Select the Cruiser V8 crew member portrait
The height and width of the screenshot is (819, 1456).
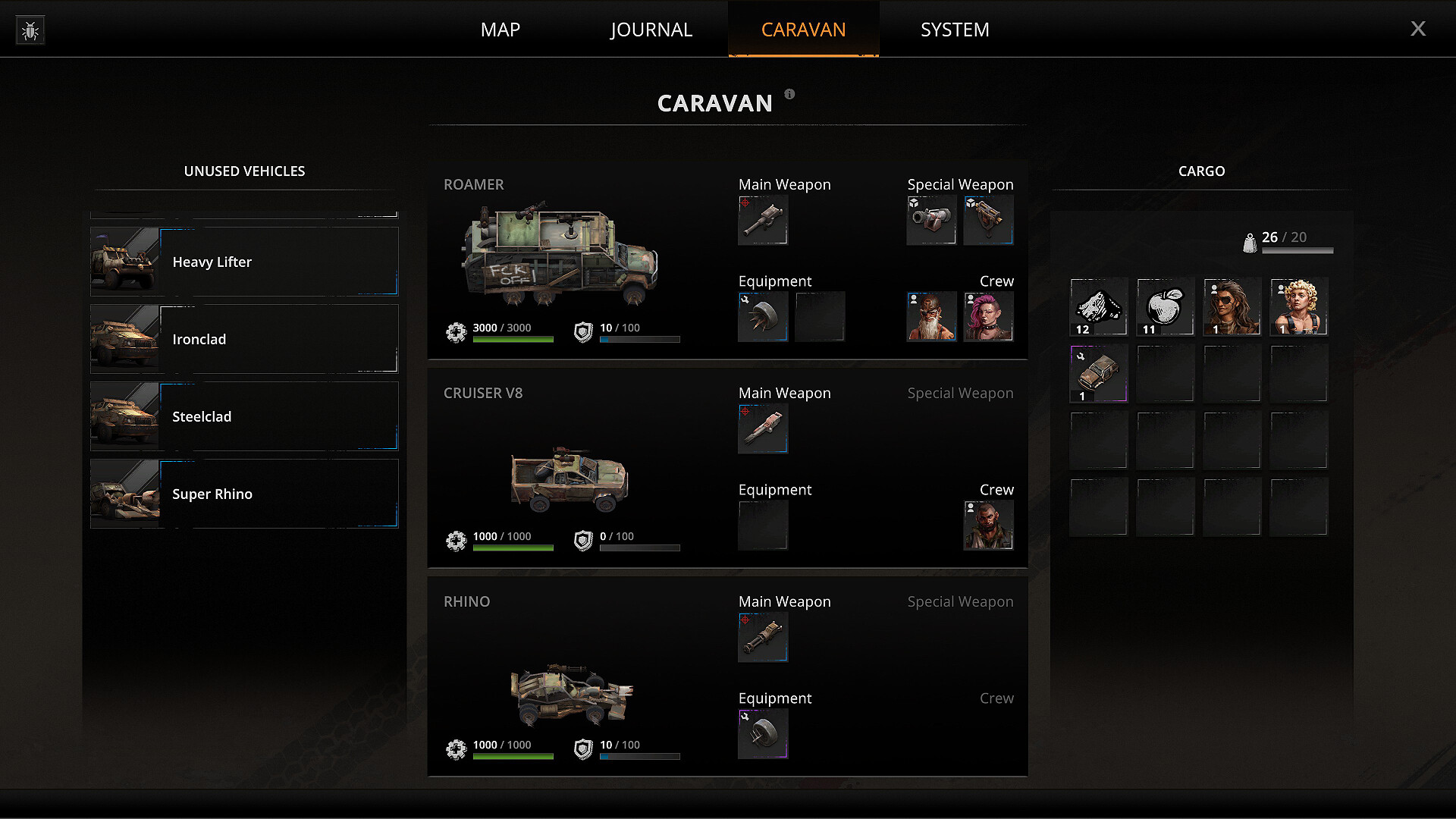[988, 525]
